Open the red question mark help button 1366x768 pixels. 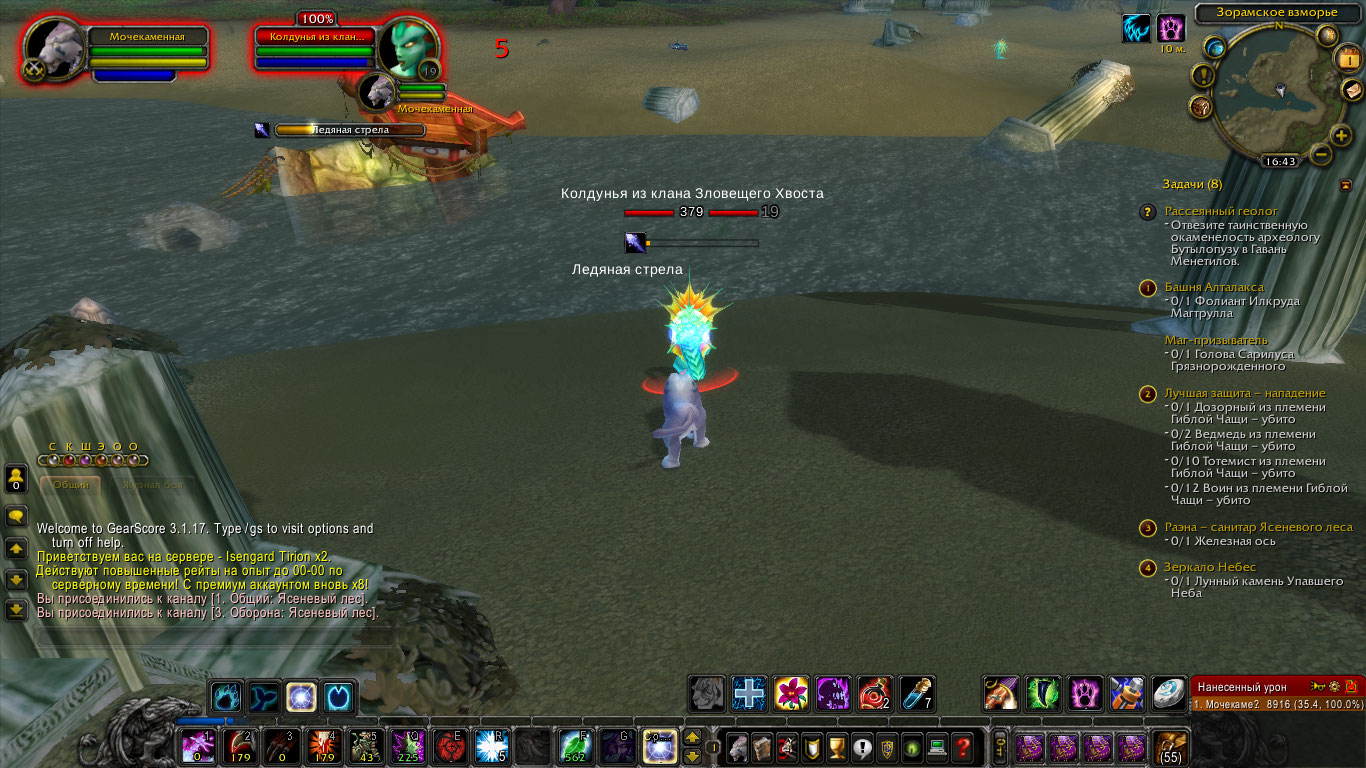[x=962, y=746]
